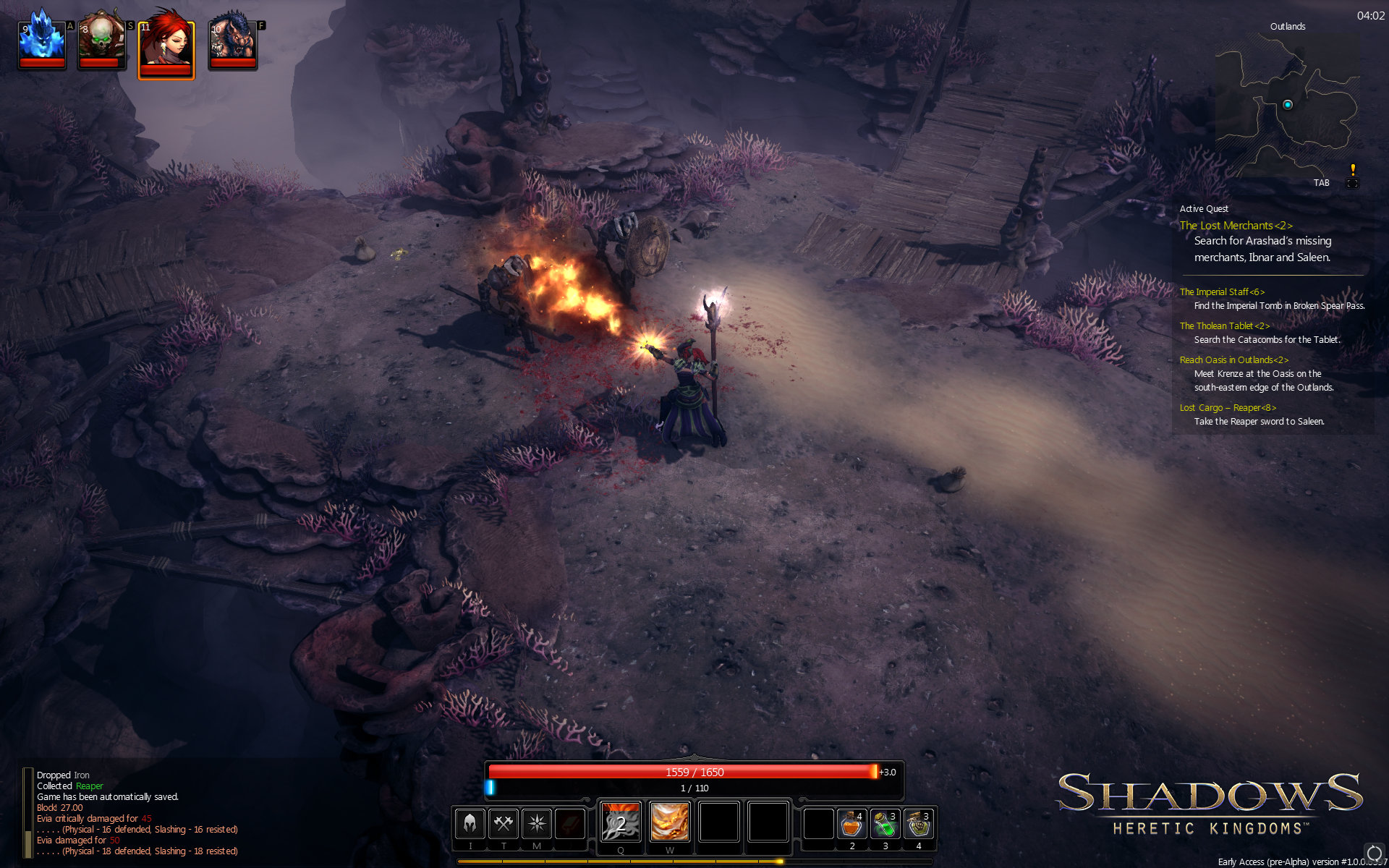Expand the minimap with the fullscreen icon
1389x868 pixels.
click(x=1351, y=183)
